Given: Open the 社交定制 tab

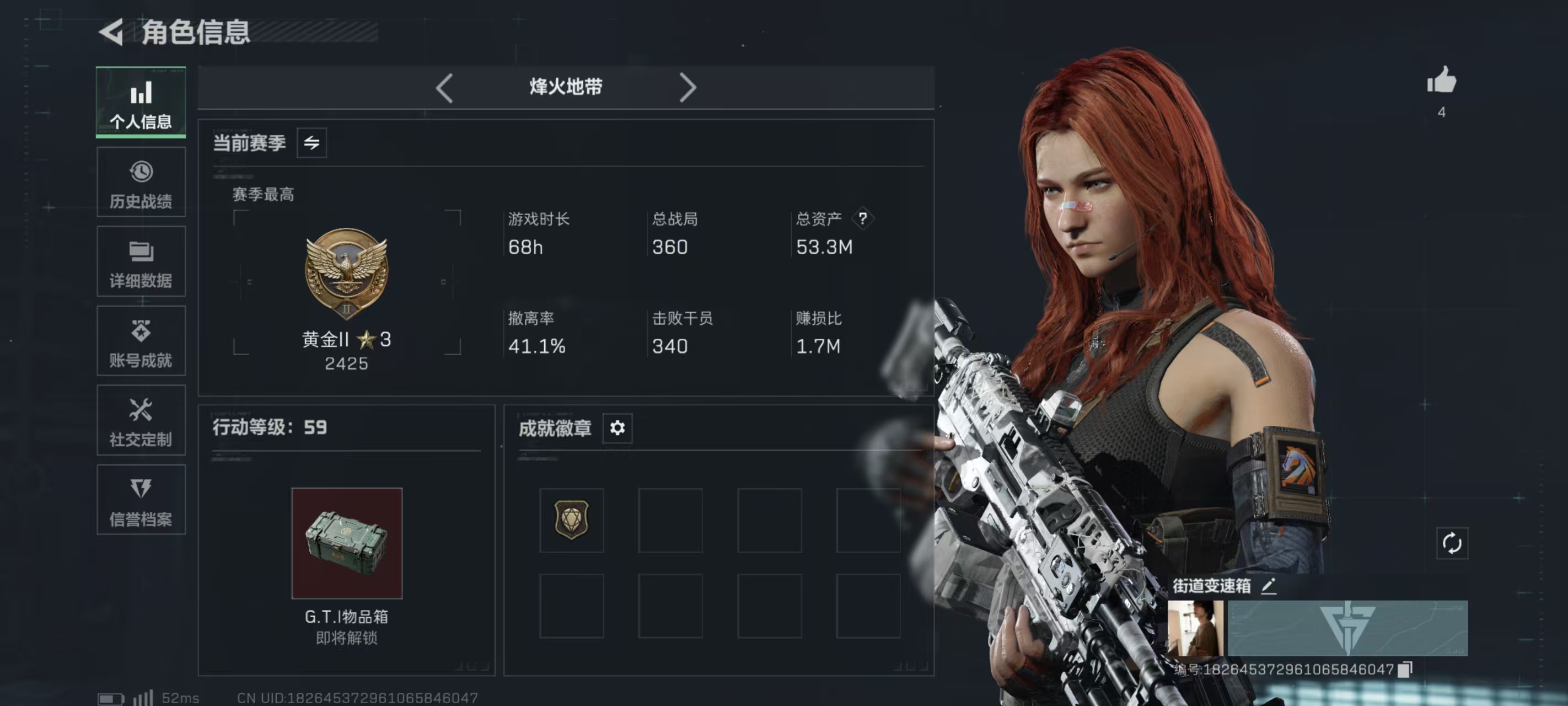Looking at the screenshot, I should point(141,420).
